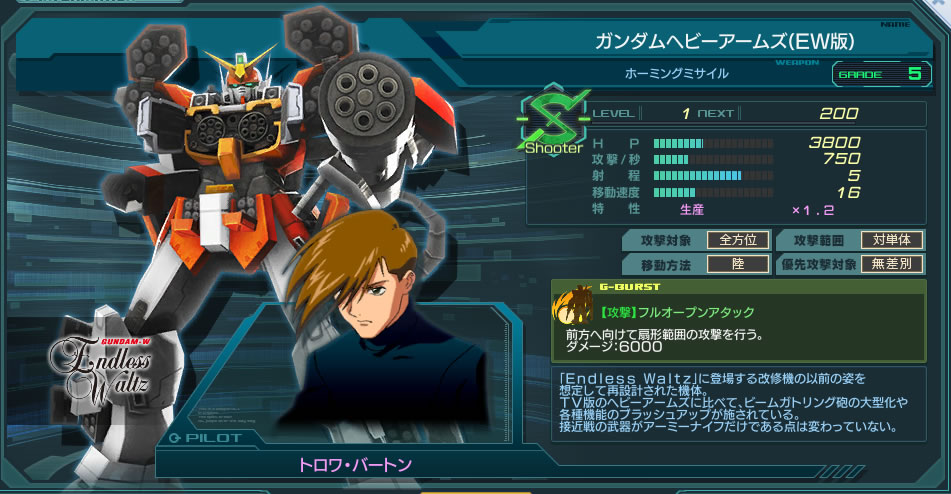Select the 無差別 priority target box

pyautogui.click(x=890, y=264)
